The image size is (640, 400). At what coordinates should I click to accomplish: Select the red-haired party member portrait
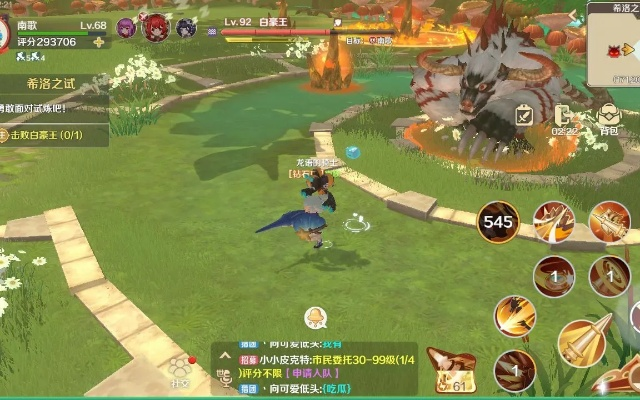coord(156,27)
